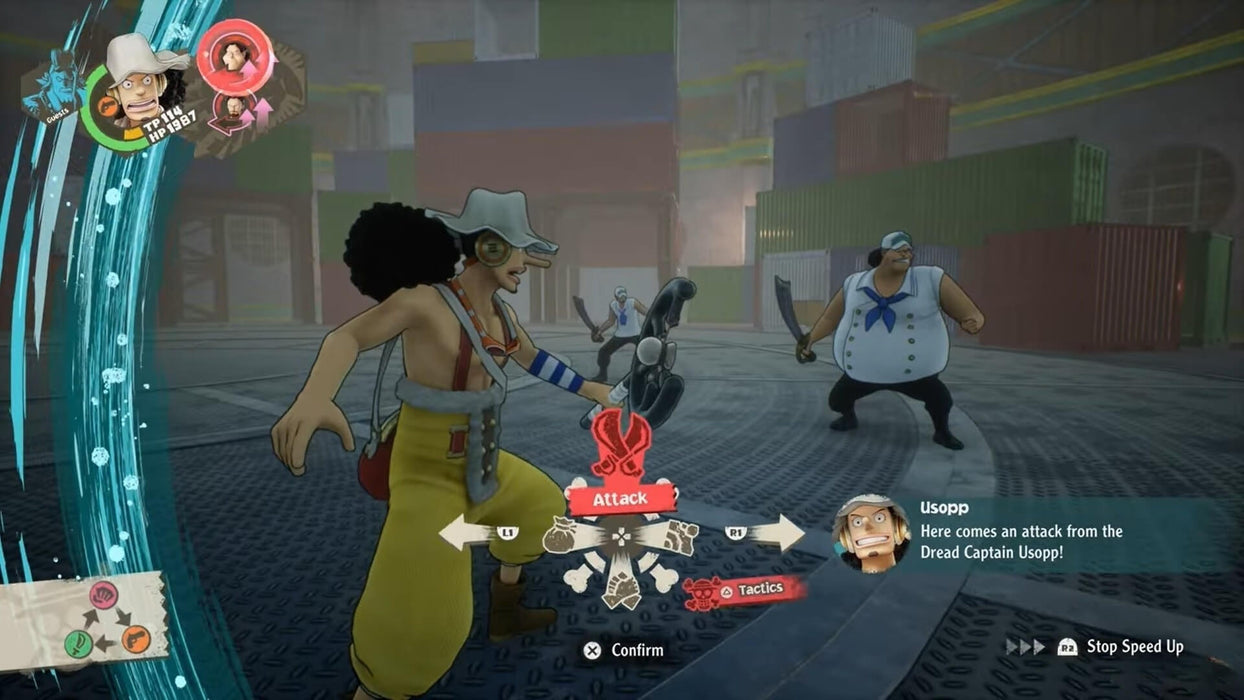Image resolution: width=1244 pixels, height=700 pixels.
Task: Select the smaller enemy turn-order portrait below
Action: [x=231, y=107]
